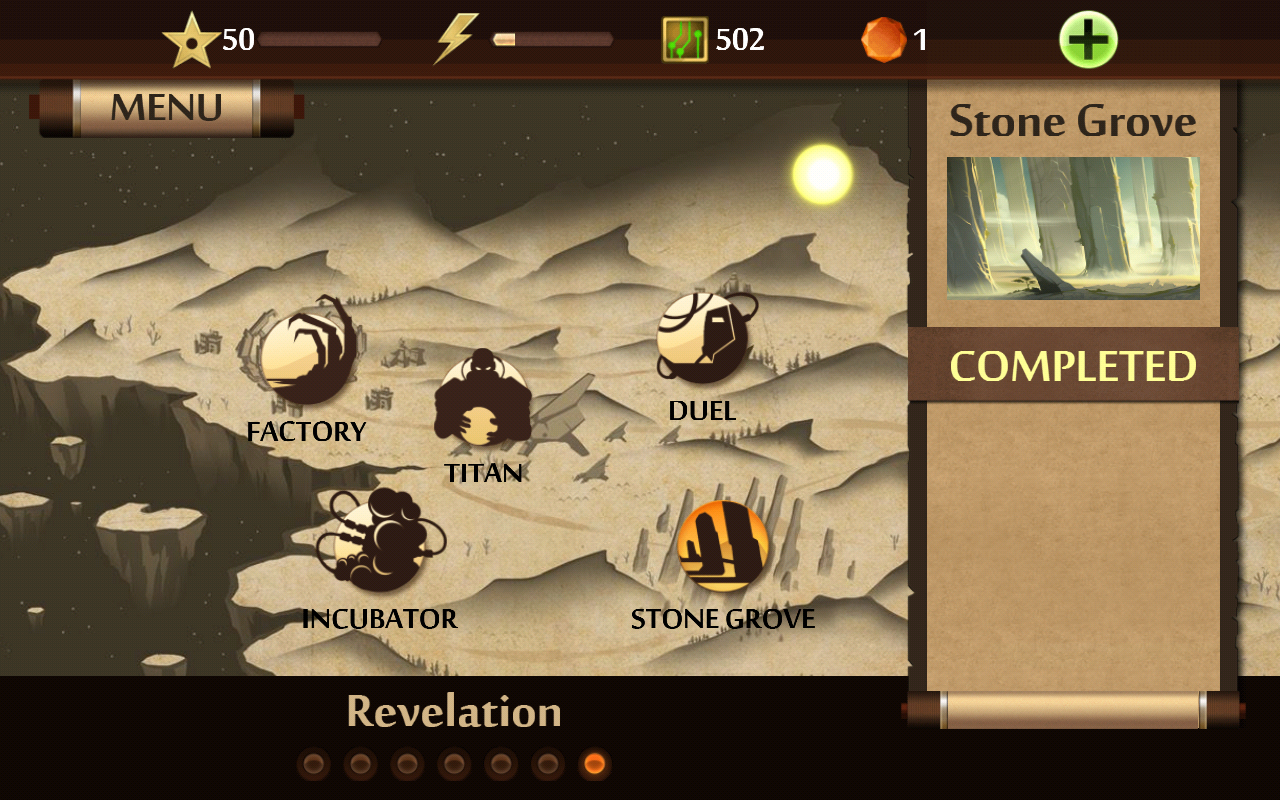Select the Stone Grove map node

pos(722,547)
